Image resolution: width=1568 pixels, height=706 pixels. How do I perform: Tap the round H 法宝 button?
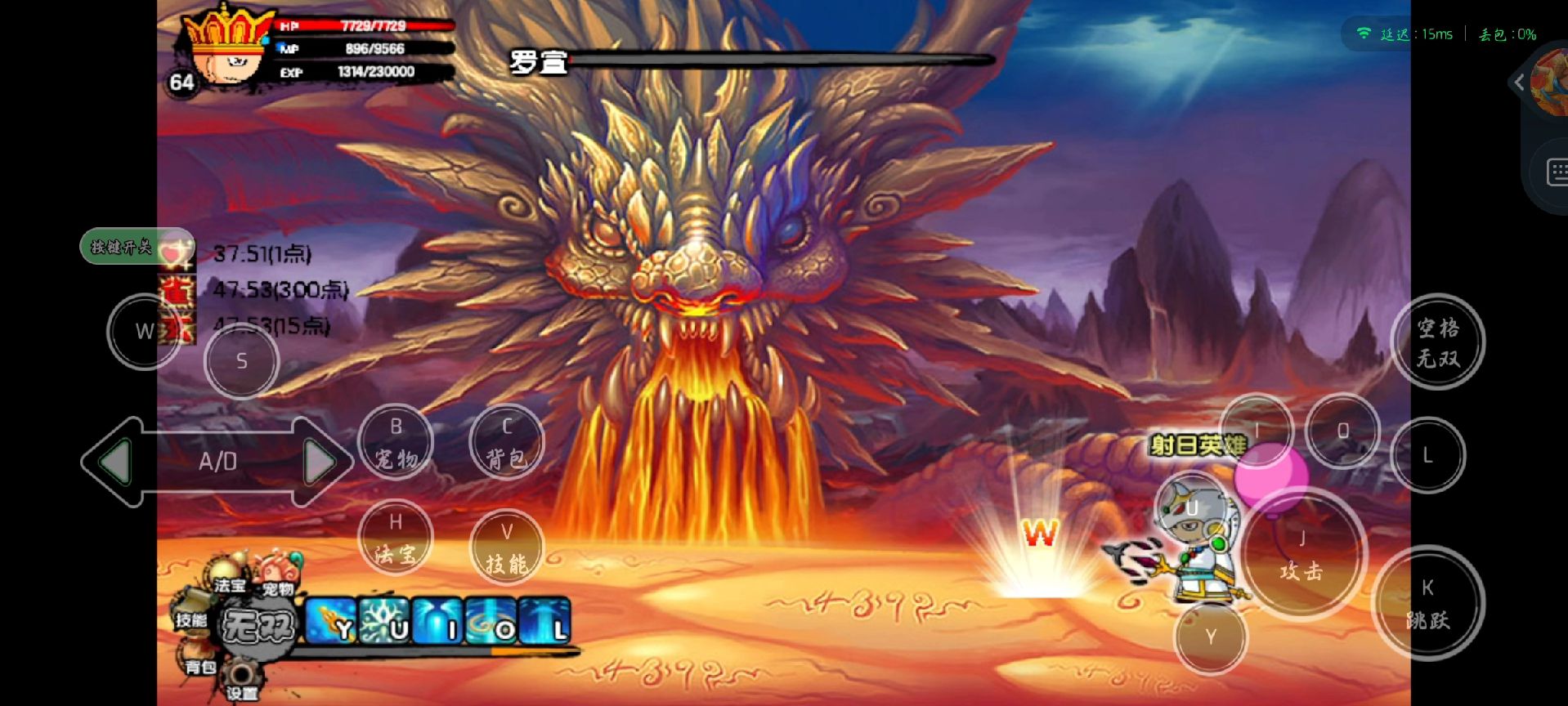[x=396, y=538]
